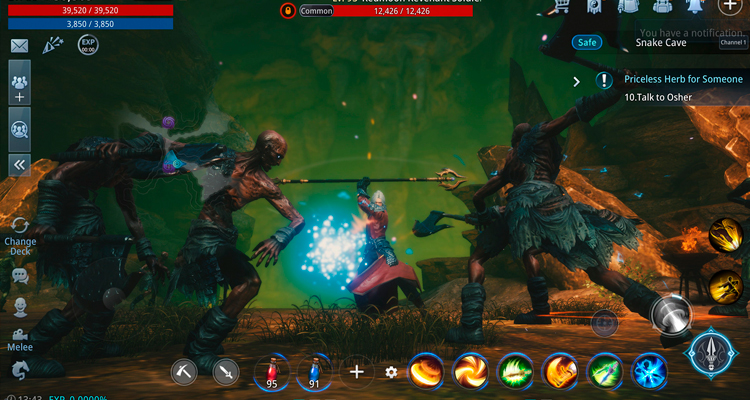Collapse the quest tracker arrow
The image size is (750, 400).
(x=577, y=81)
